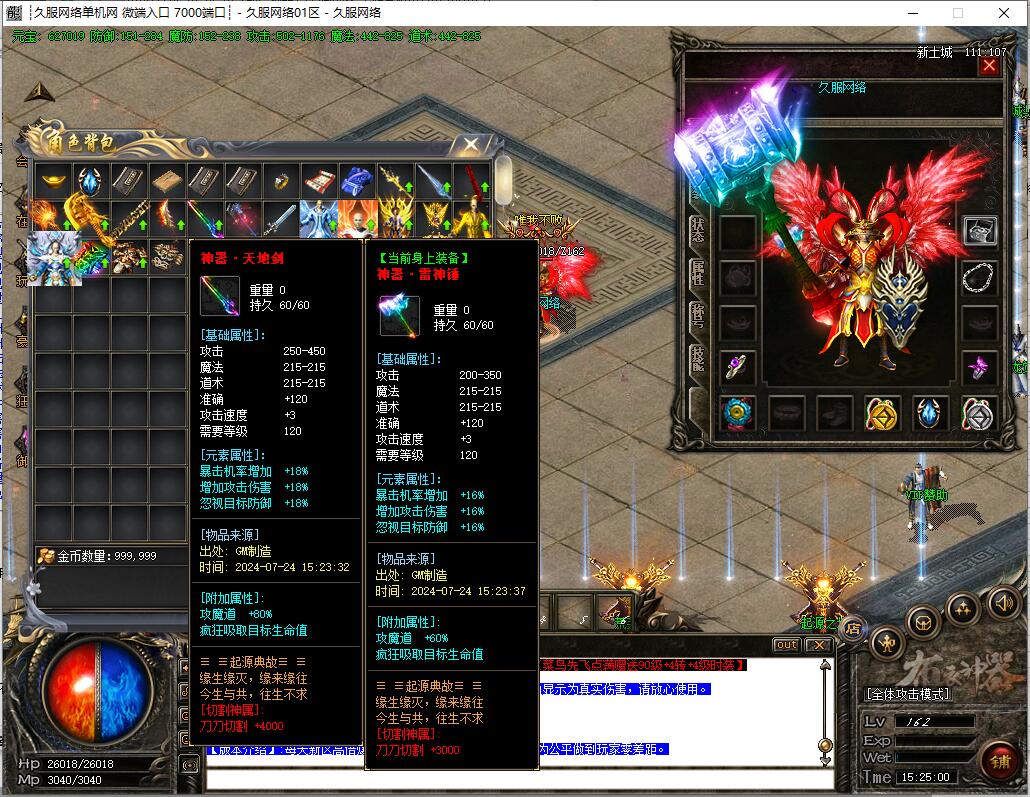This screenshot has height=797, width=1030.
Task: Select the gold medallion equipment slot
Action: tap(881, 411)
